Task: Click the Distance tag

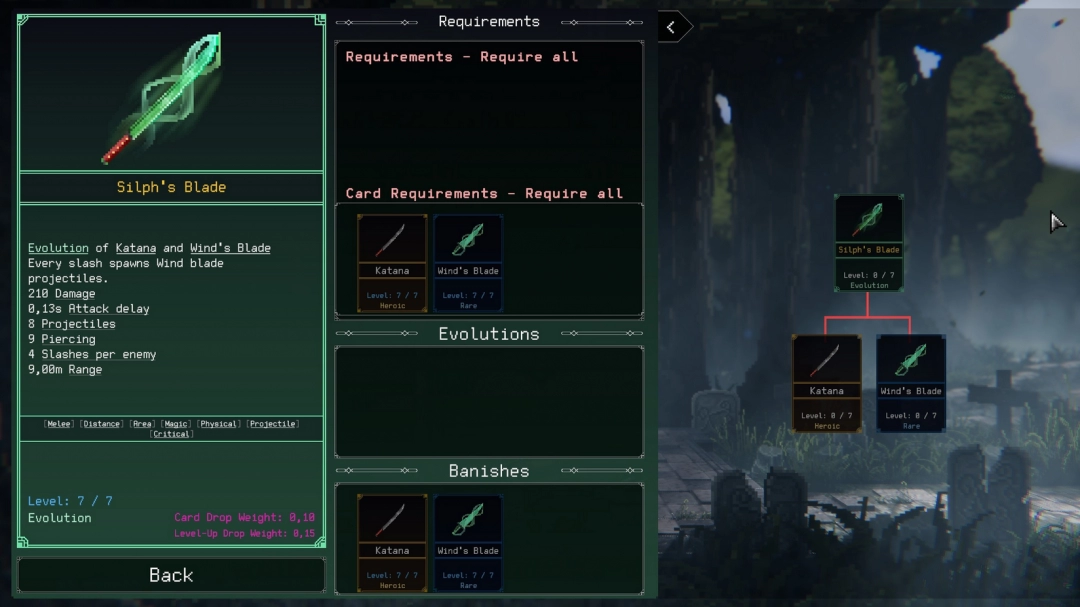Action: pyautogui.click(x=101, y=424)
